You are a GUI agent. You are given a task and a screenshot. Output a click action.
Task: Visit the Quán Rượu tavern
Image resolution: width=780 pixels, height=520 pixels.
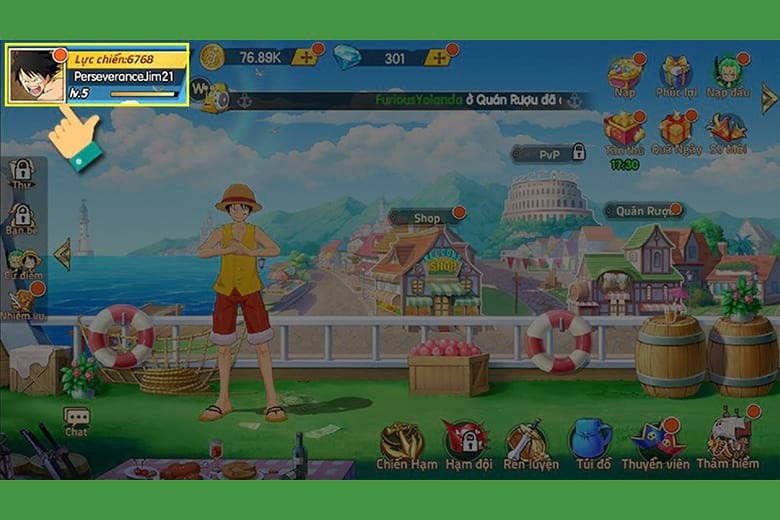pyautogui.click(x=642, y=210)
